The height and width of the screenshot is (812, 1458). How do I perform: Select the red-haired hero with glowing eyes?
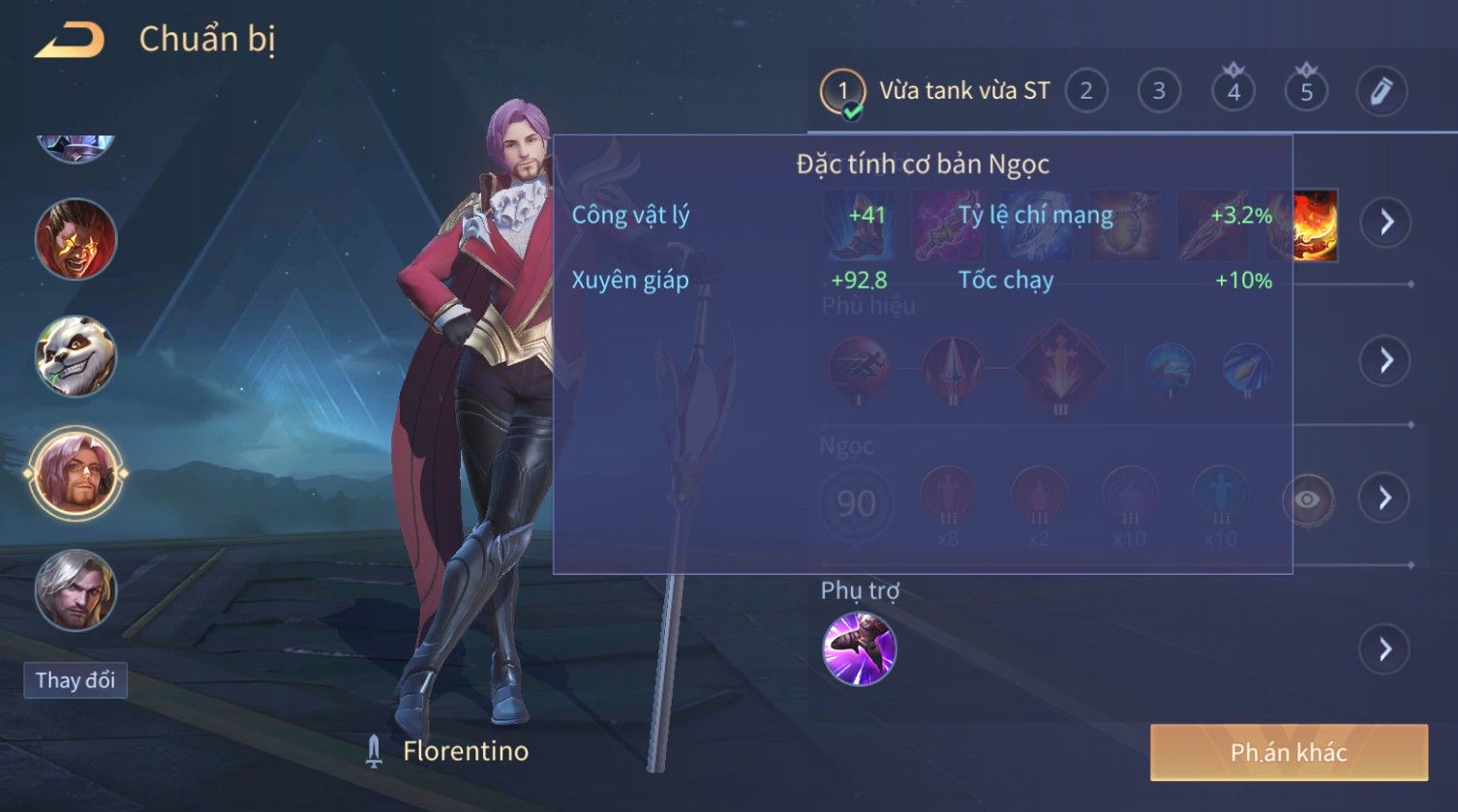[x=76, y=239]
